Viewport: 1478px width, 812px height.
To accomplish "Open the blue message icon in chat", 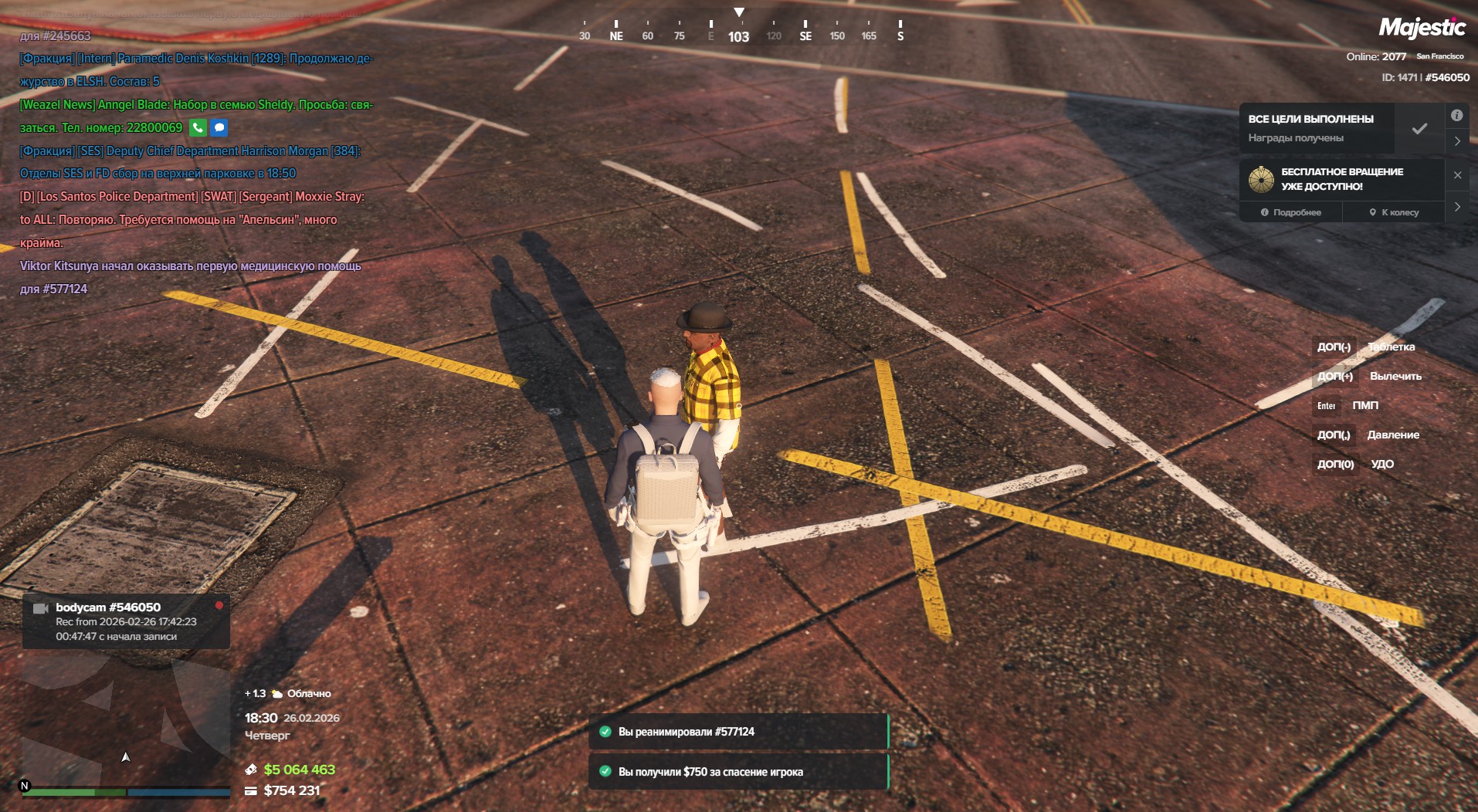I will click(219, 128).
